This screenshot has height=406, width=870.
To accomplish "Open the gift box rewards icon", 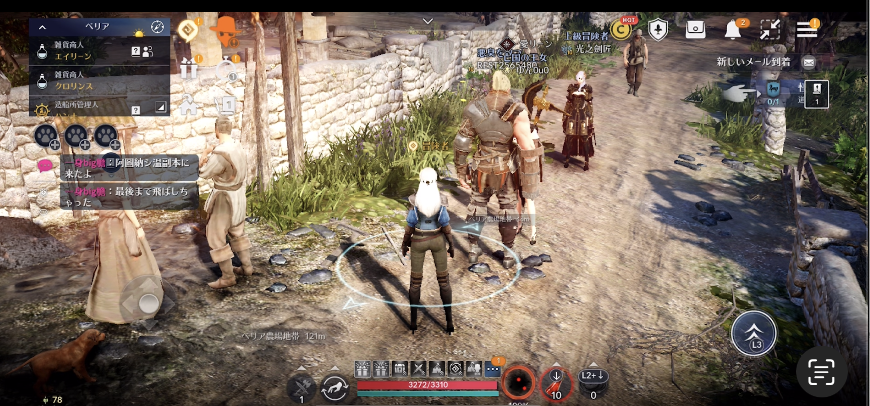I will tap(189, 68).
